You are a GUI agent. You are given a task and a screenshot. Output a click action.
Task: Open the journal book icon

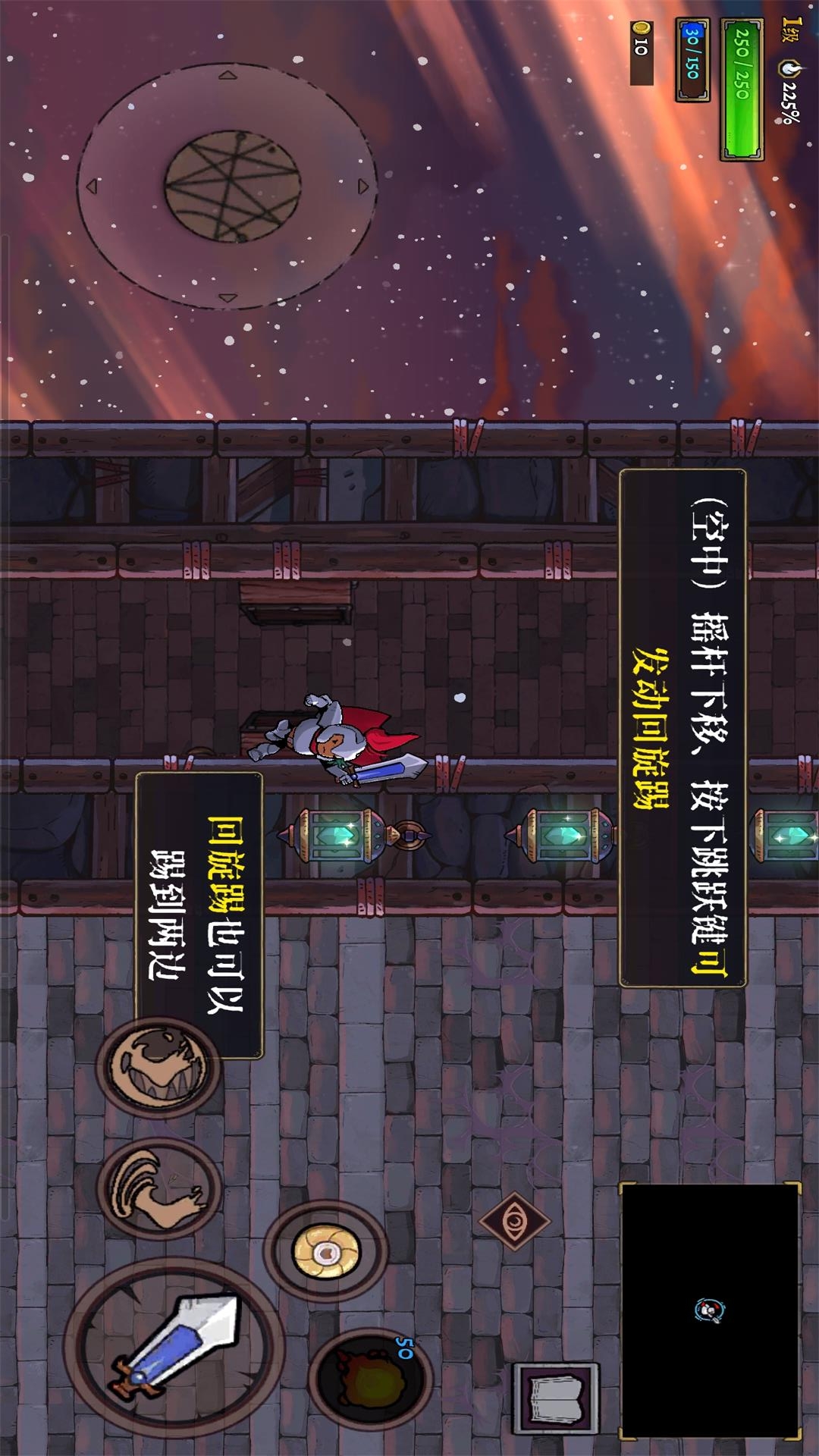[556, 1398]
